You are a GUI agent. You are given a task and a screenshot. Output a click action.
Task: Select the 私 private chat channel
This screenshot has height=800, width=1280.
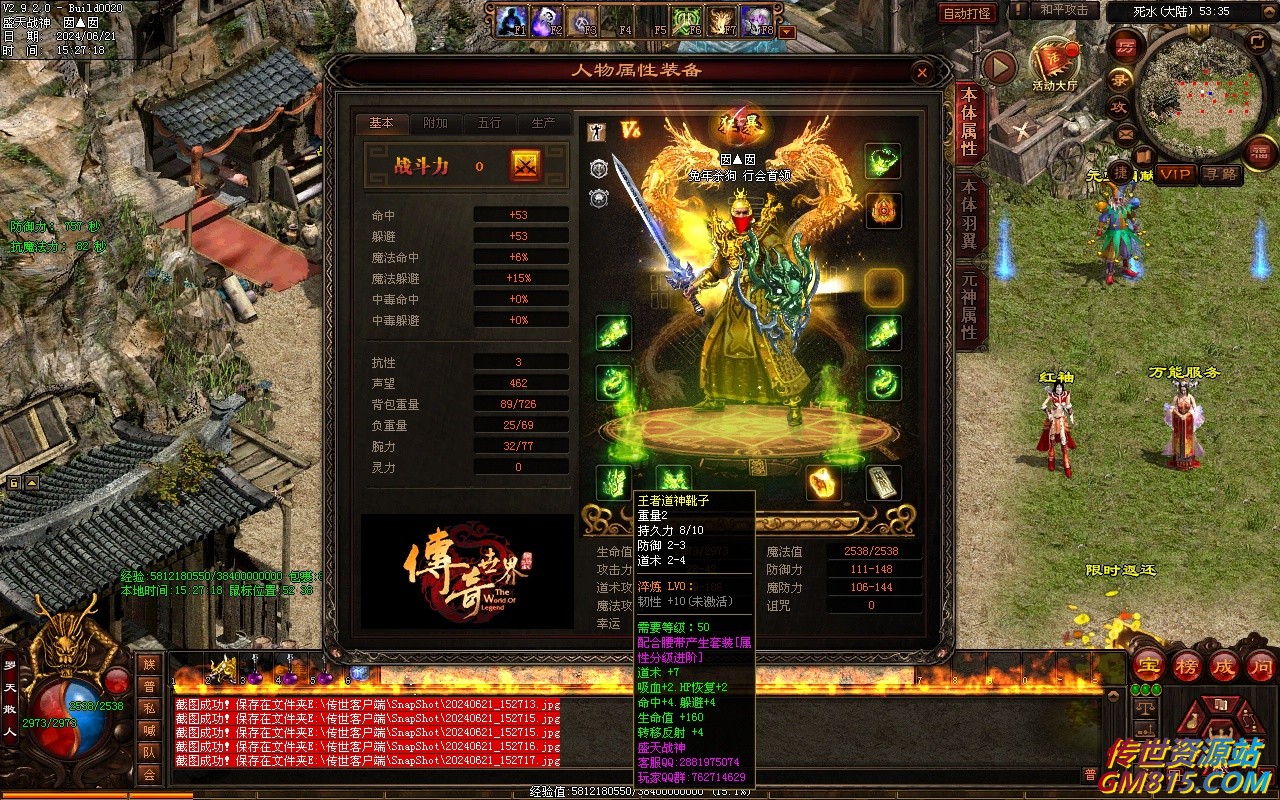point(149,708)
